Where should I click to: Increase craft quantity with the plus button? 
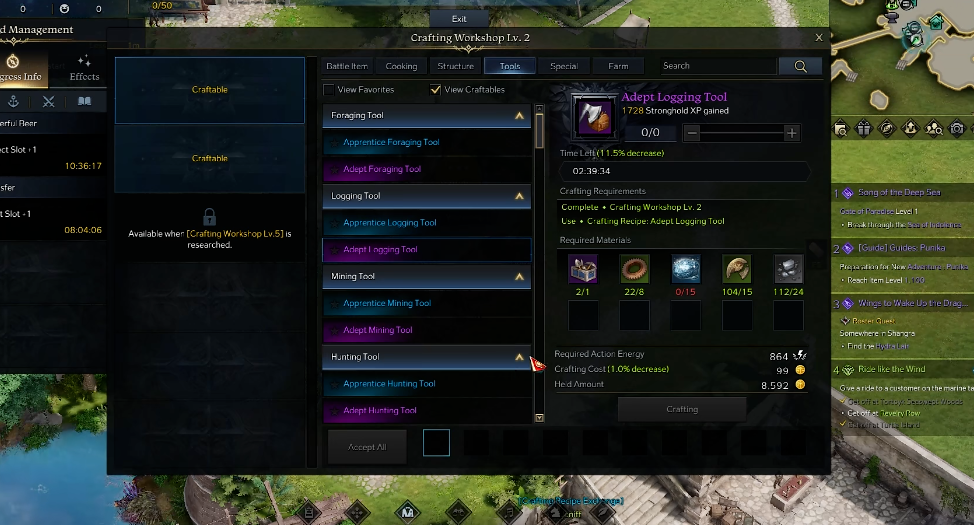point(791,133)
